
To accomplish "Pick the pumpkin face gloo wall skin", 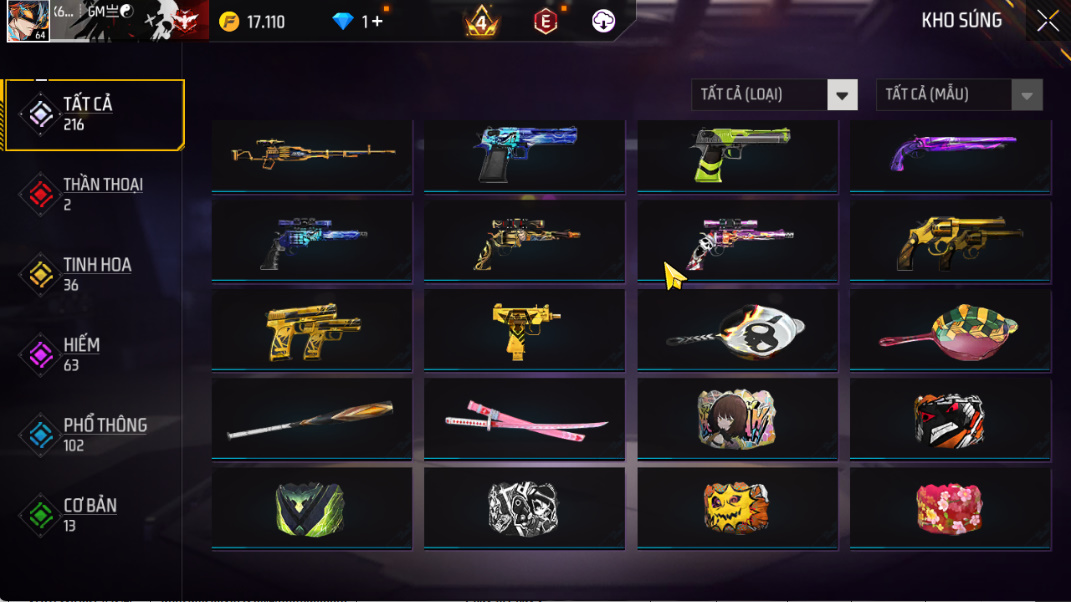I will pyautogui.click(x=737, y=509).
